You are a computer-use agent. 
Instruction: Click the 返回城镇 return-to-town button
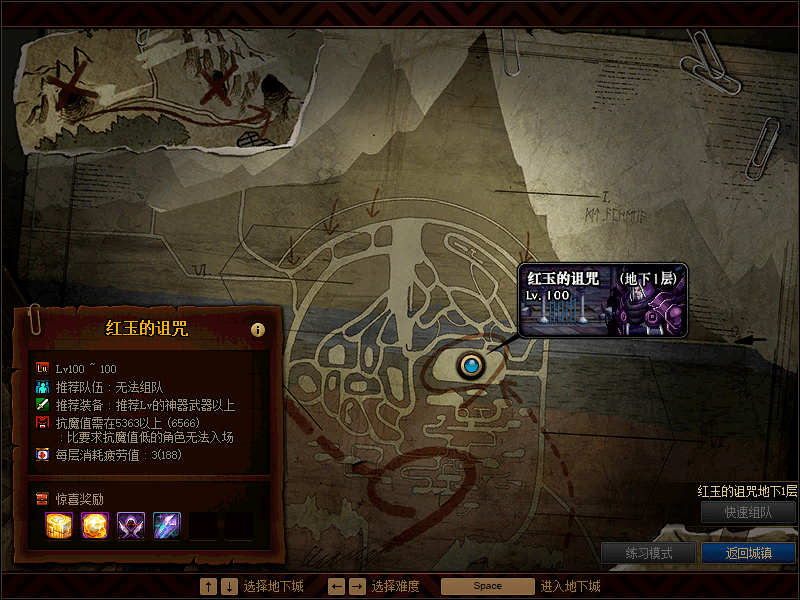coord(748,553)
